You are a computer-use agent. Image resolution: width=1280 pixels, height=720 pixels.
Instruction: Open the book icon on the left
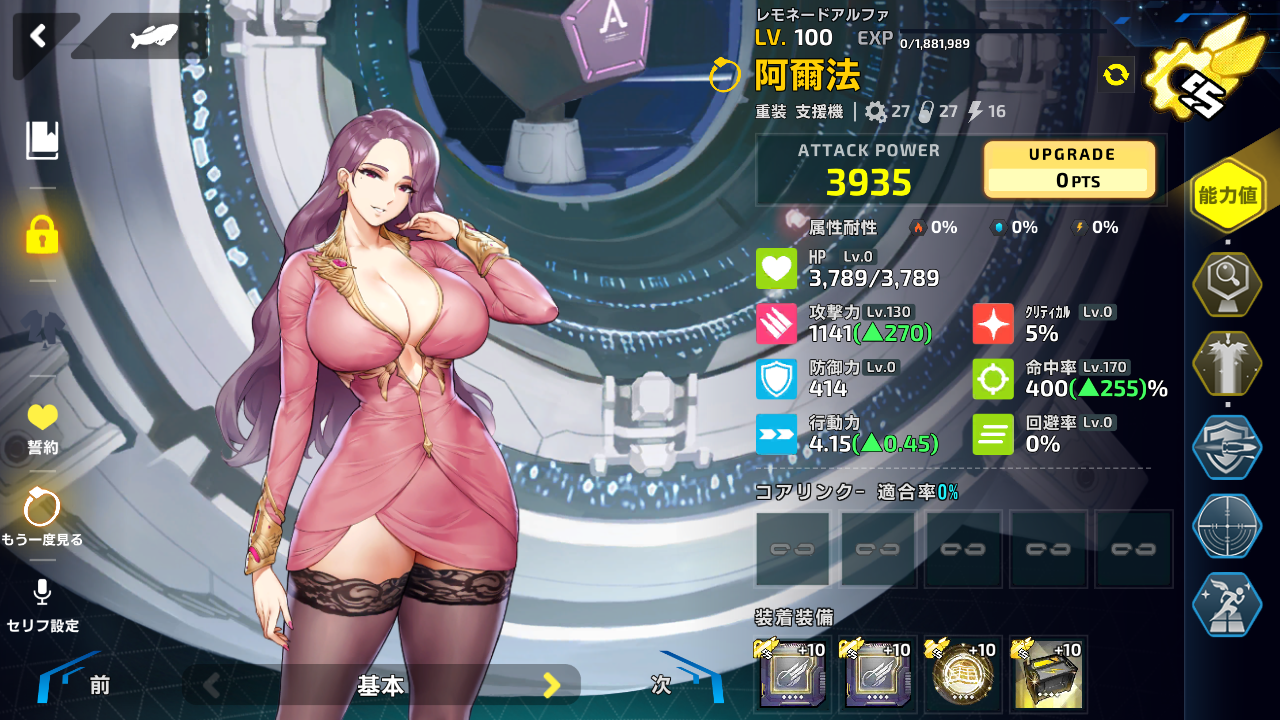(x=42, y=141)
